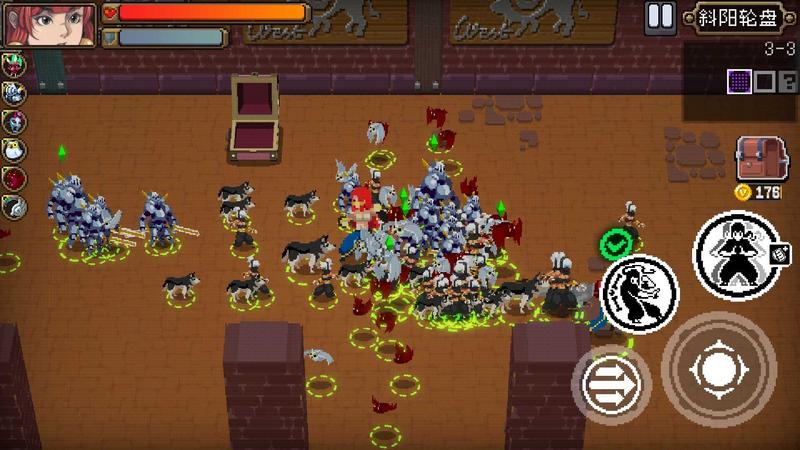
Task: Select the green-haired demon buff icon
Action: point(14,65)
